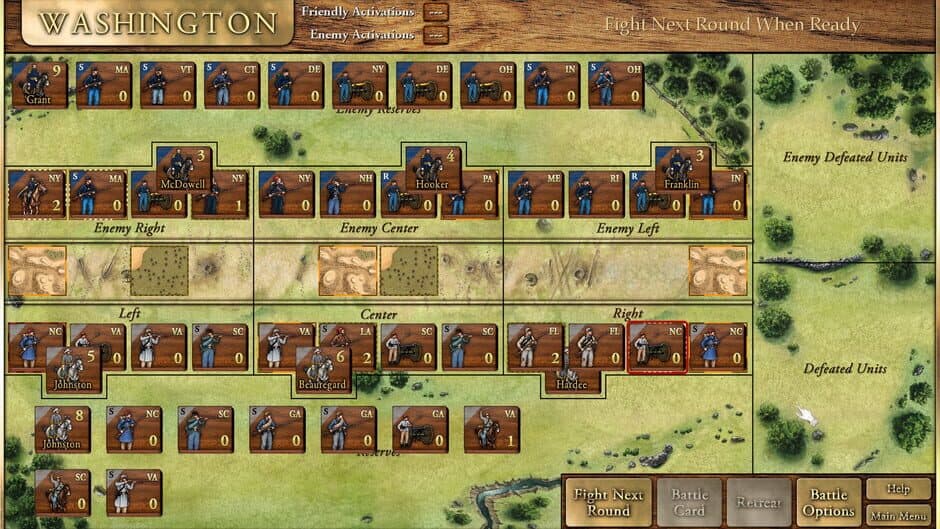This screenshot has width=940, height=529.
Task: Choose the CT infantry unit card
Action: [232, 84]
